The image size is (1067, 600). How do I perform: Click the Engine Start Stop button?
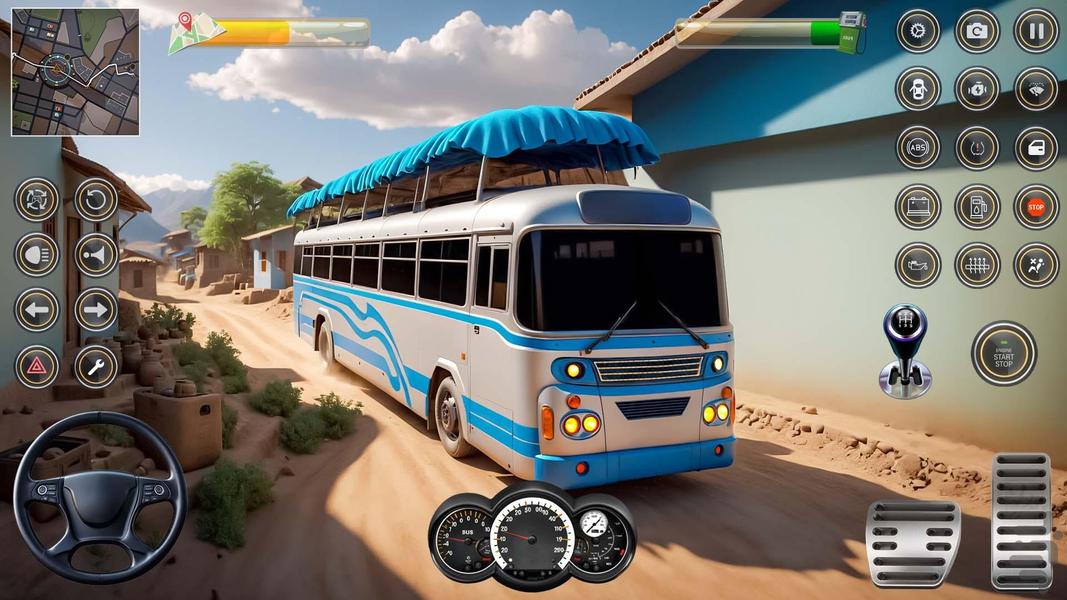1003,353
